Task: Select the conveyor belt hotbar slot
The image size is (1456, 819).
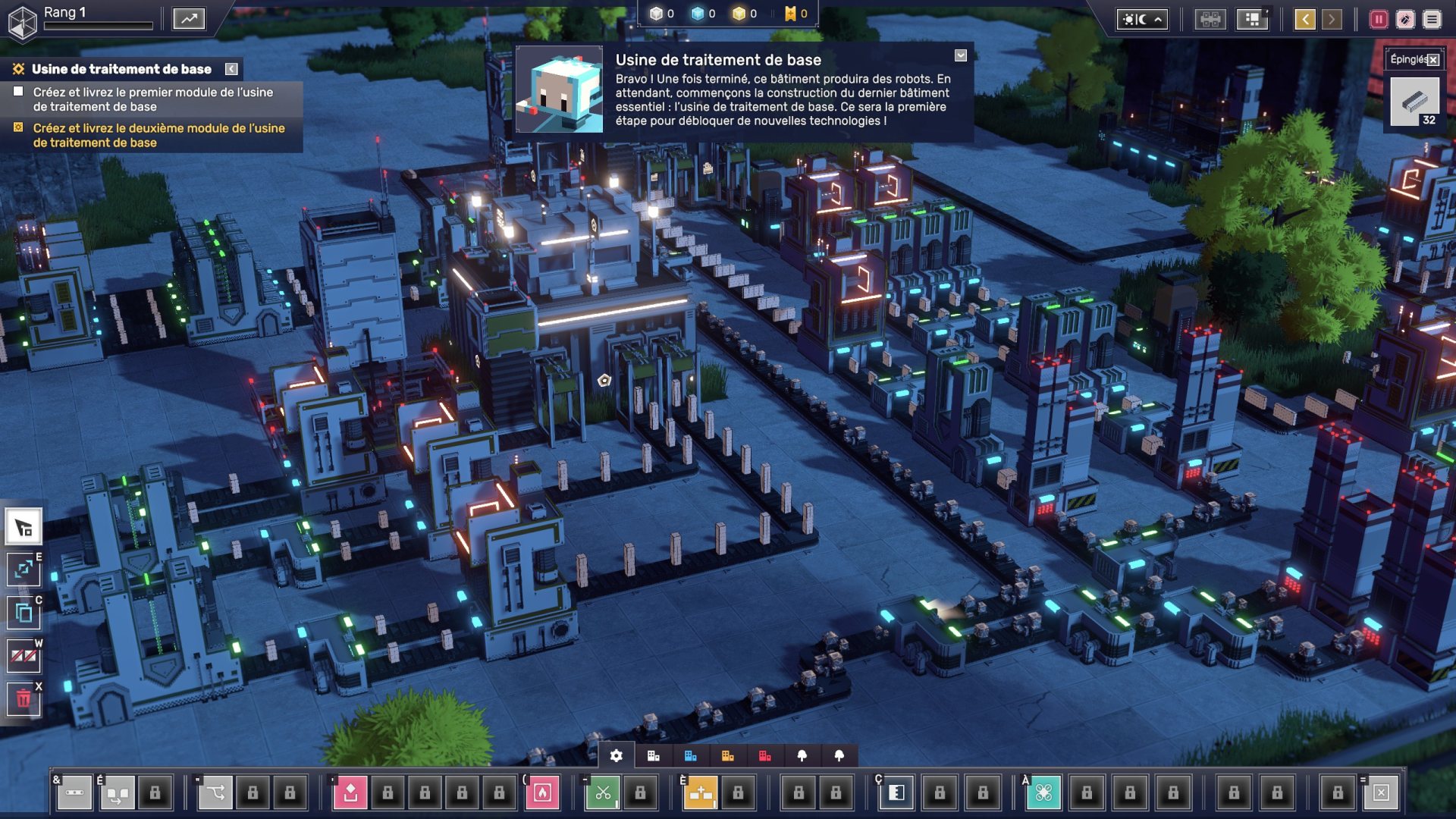Action: click(74, 792)
